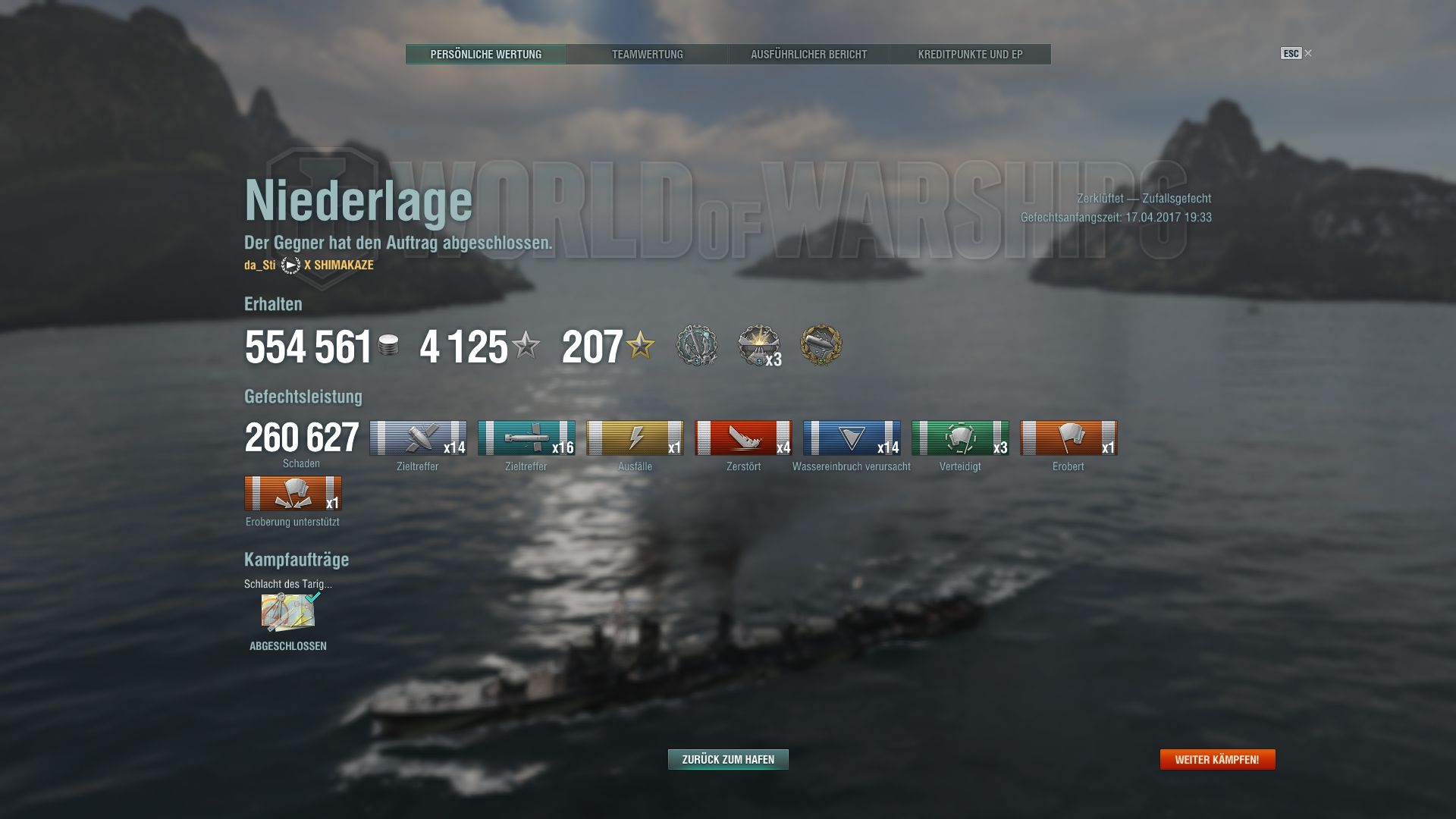Close the results screen with the X
The image size is (1456, 819).
tap(1308, 53)
